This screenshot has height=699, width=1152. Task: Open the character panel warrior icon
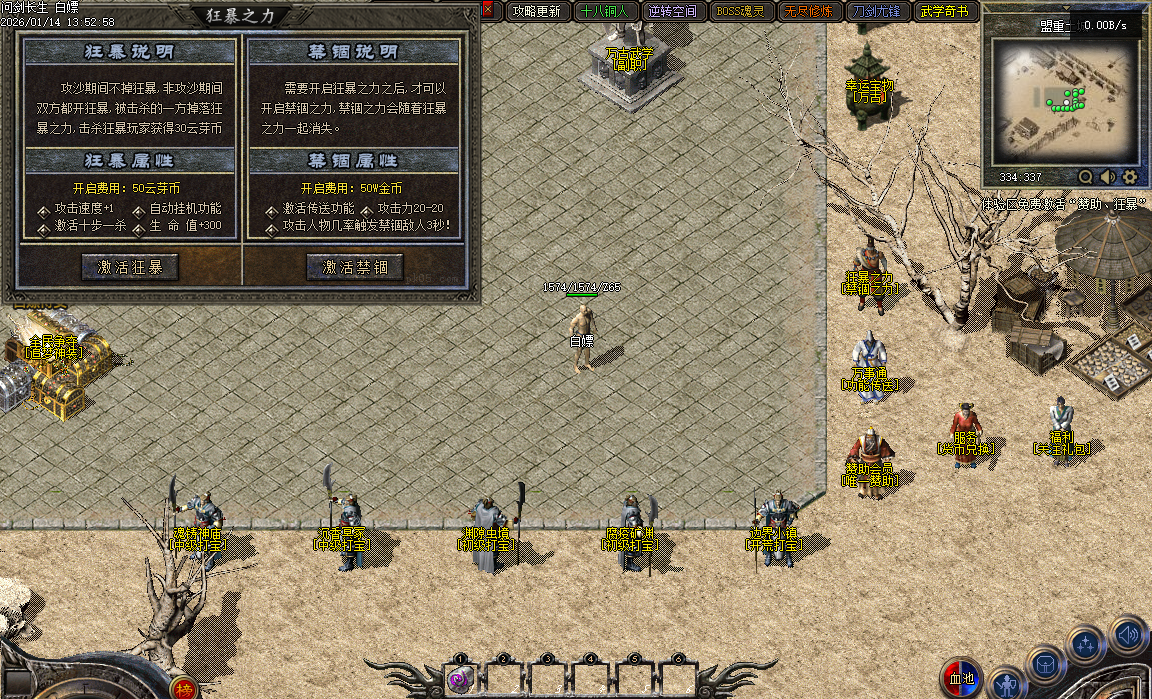click(1007, 684)
